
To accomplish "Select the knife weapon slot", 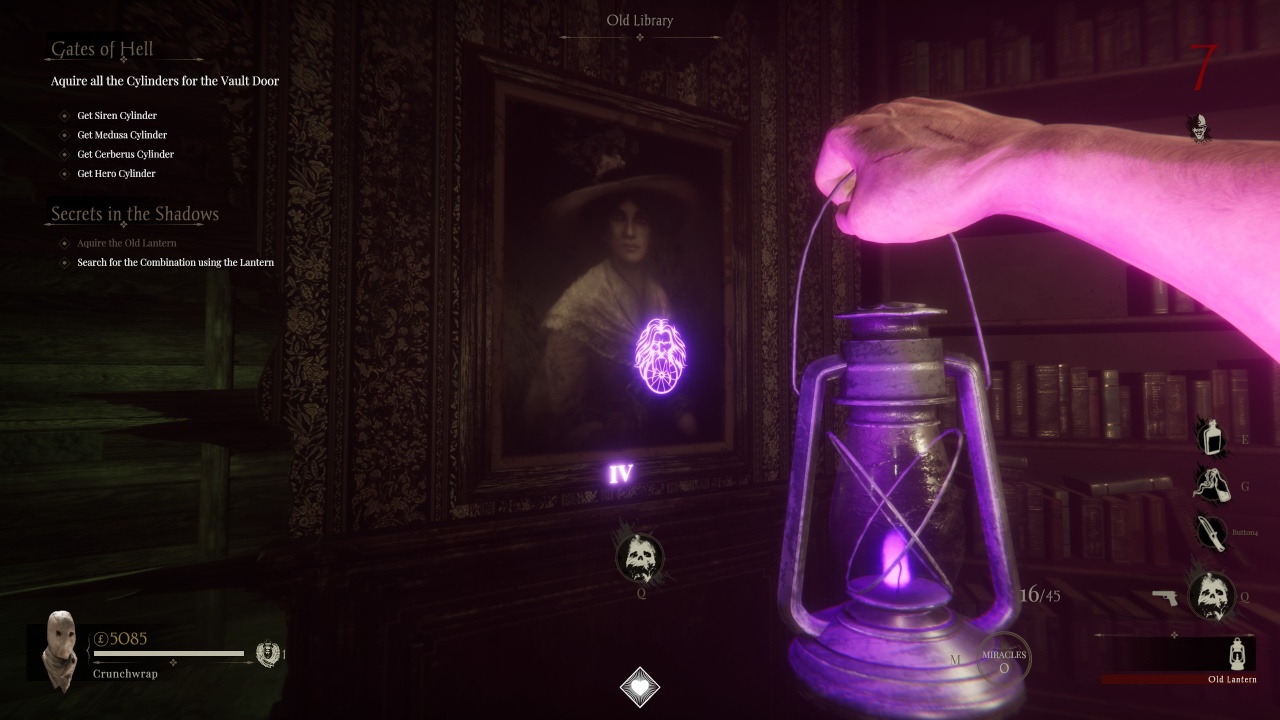I will coord(1211,533).
